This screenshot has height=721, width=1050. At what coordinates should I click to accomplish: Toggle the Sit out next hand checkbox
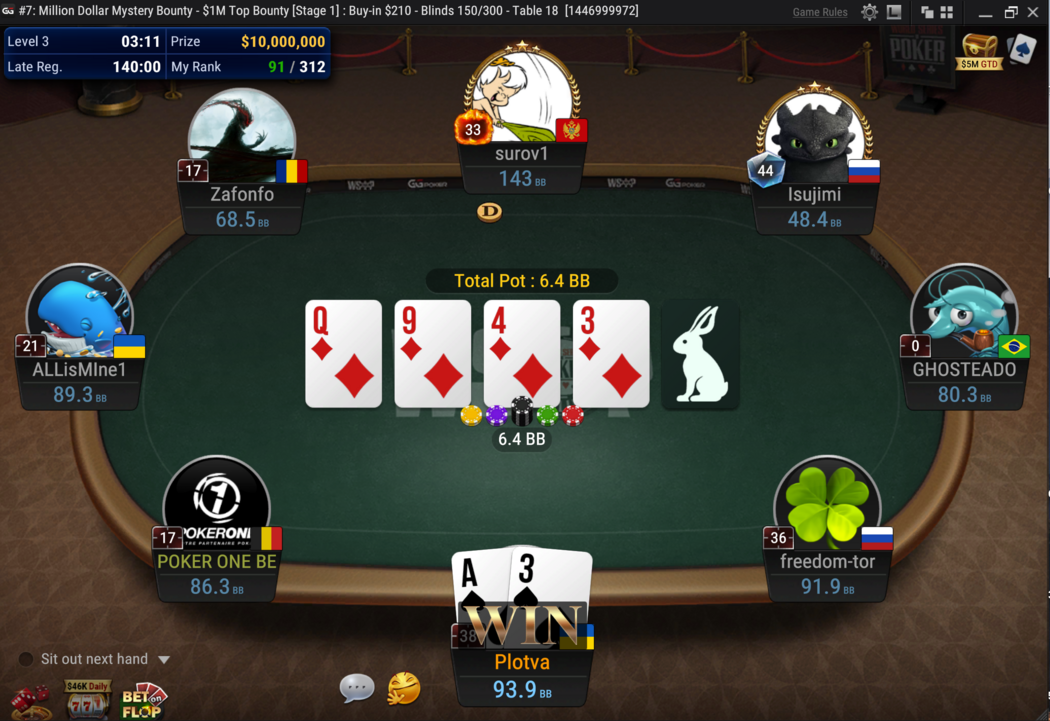click(26, 659)
